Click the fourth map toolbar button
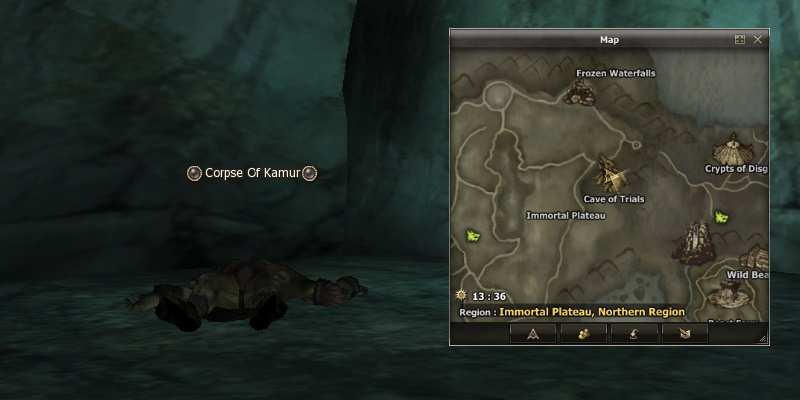The image size is (800, 400). pos(684,334)
